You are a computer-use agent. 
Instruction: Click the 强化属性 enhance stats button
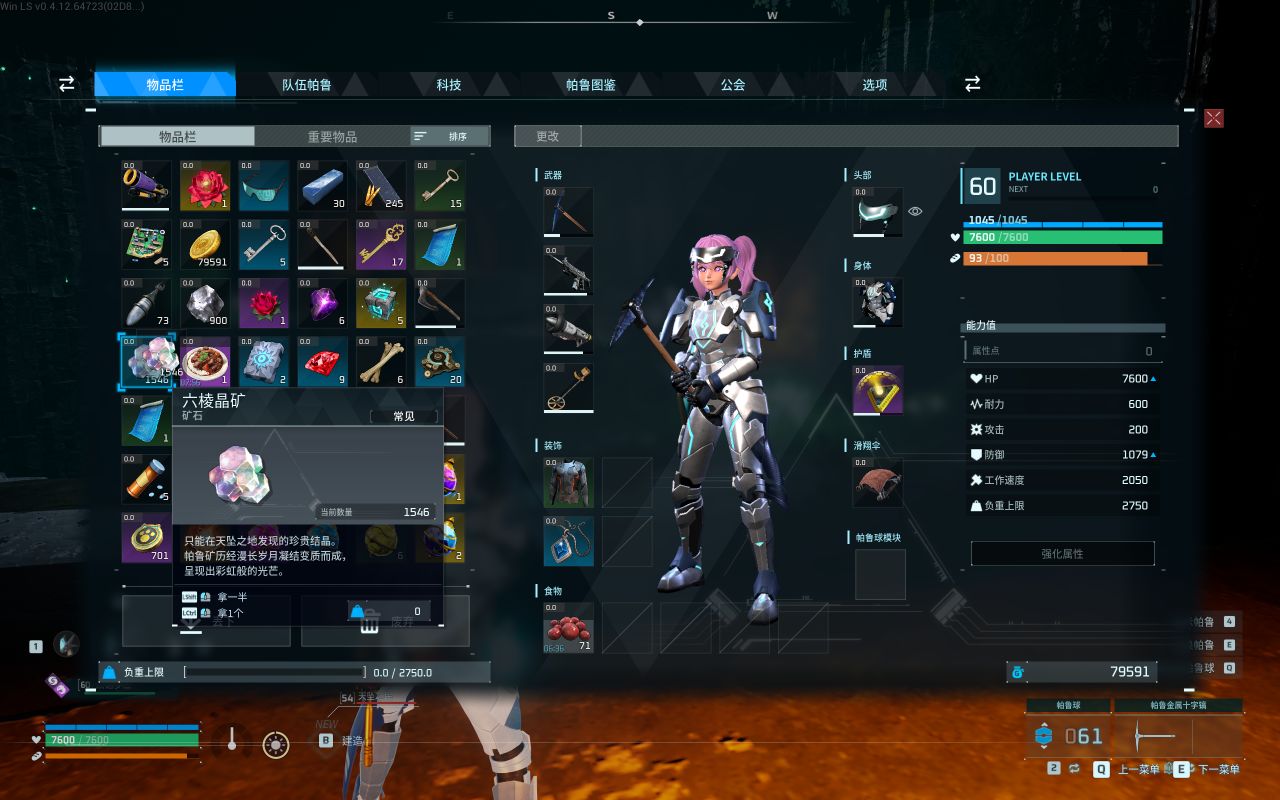click(1062, 553)
